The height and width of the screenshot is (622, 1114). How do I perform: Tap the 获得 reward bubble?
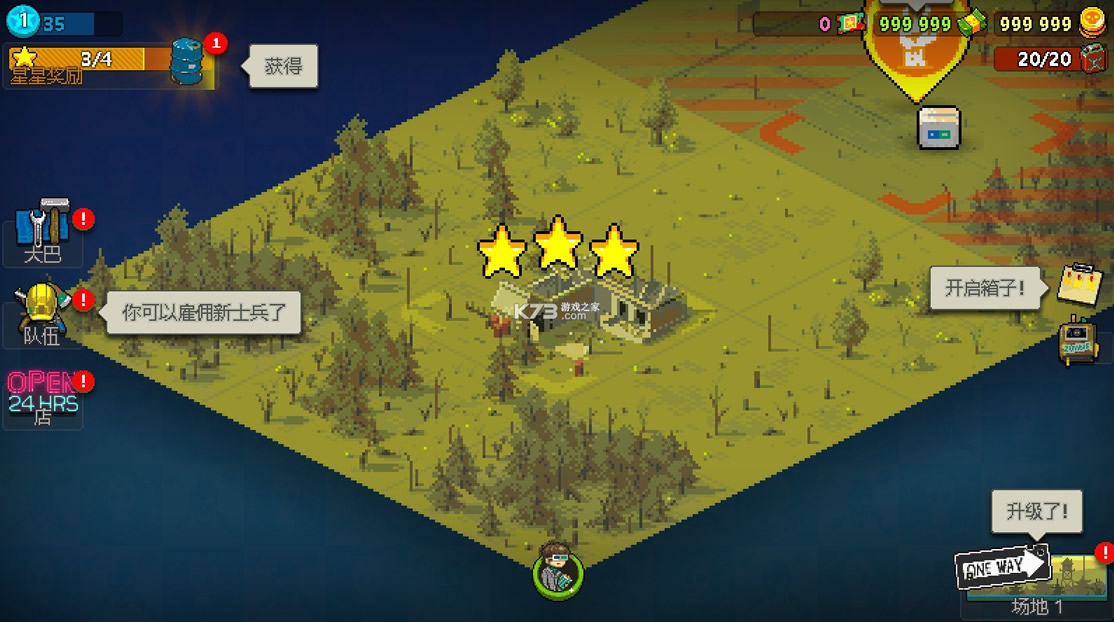click(283, 67)
